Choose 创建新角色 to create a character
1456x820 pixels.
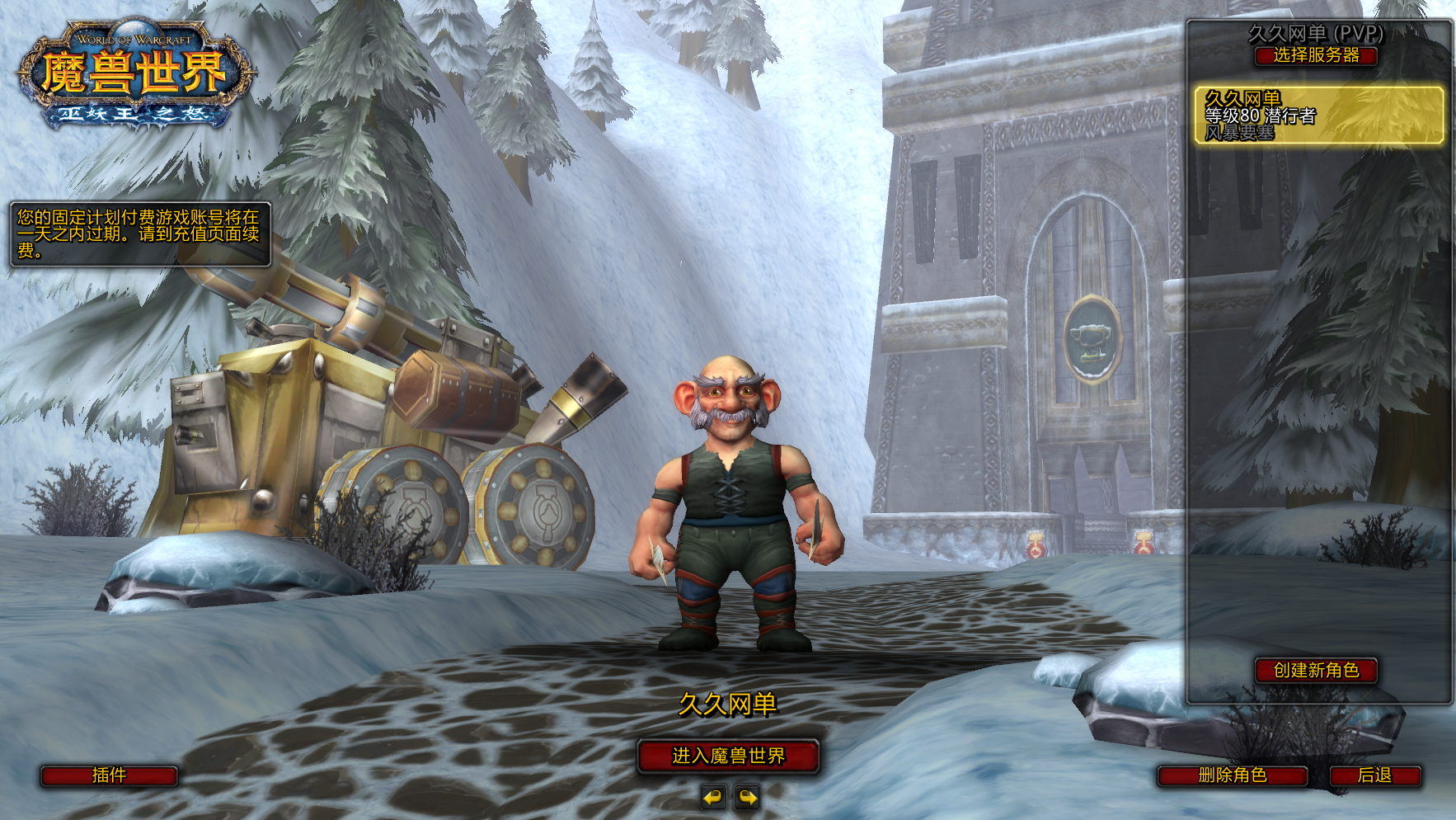pos(1316,670)
